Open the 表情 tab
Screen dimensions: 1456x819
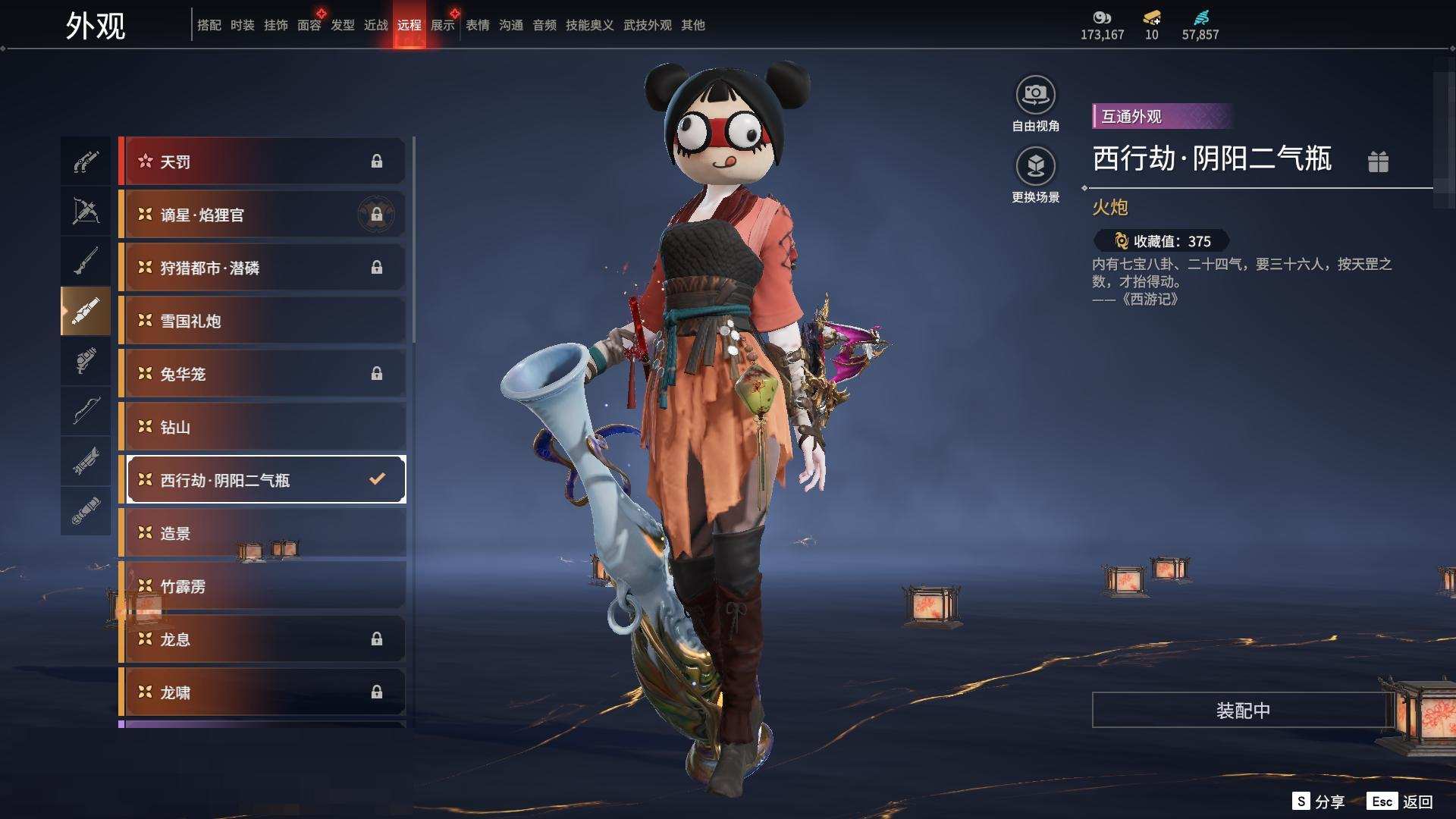coord(478,25)
